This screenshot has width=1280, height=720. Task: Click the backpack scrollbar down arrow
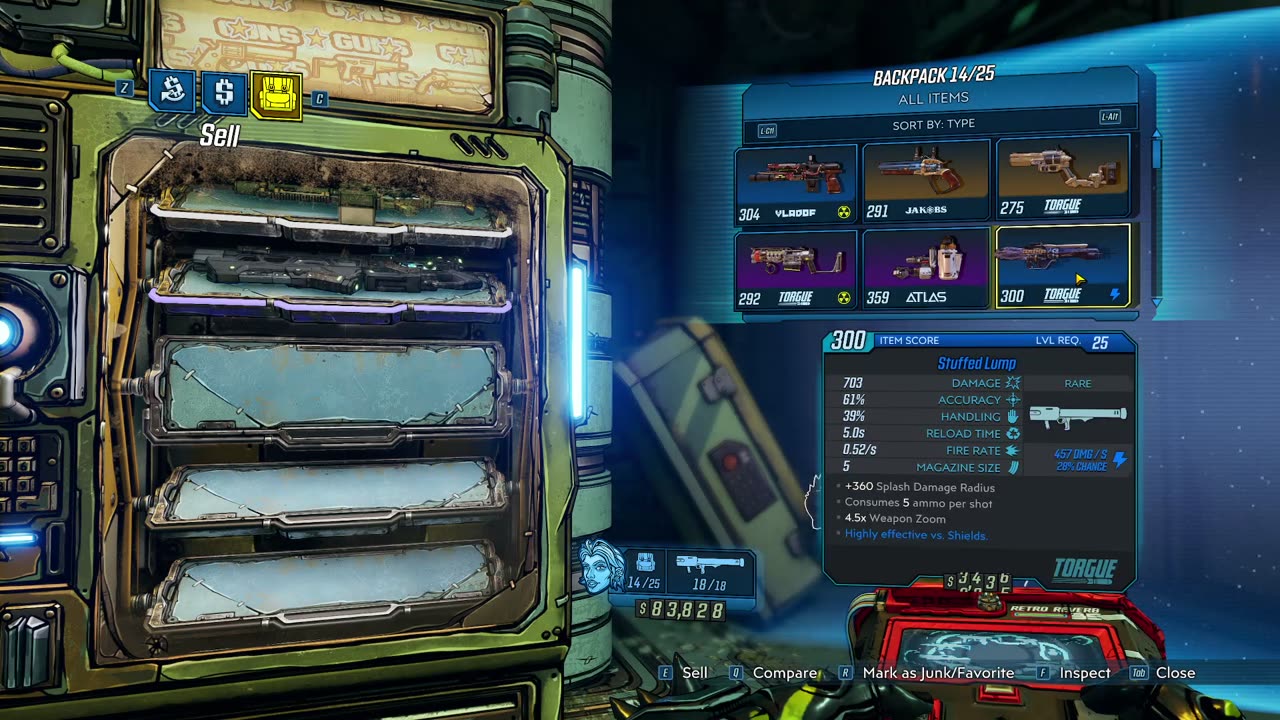[x=1157, y=301]
